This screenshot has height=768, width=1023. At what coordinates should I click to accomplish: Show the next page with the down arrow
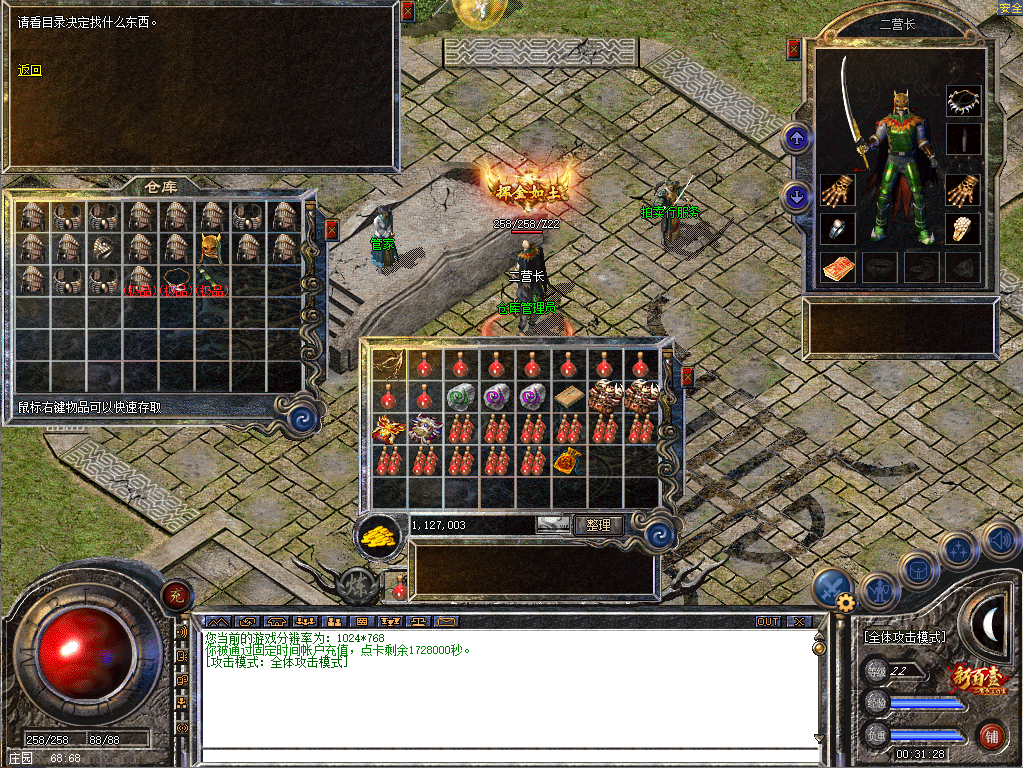click(x=797, y=196)
